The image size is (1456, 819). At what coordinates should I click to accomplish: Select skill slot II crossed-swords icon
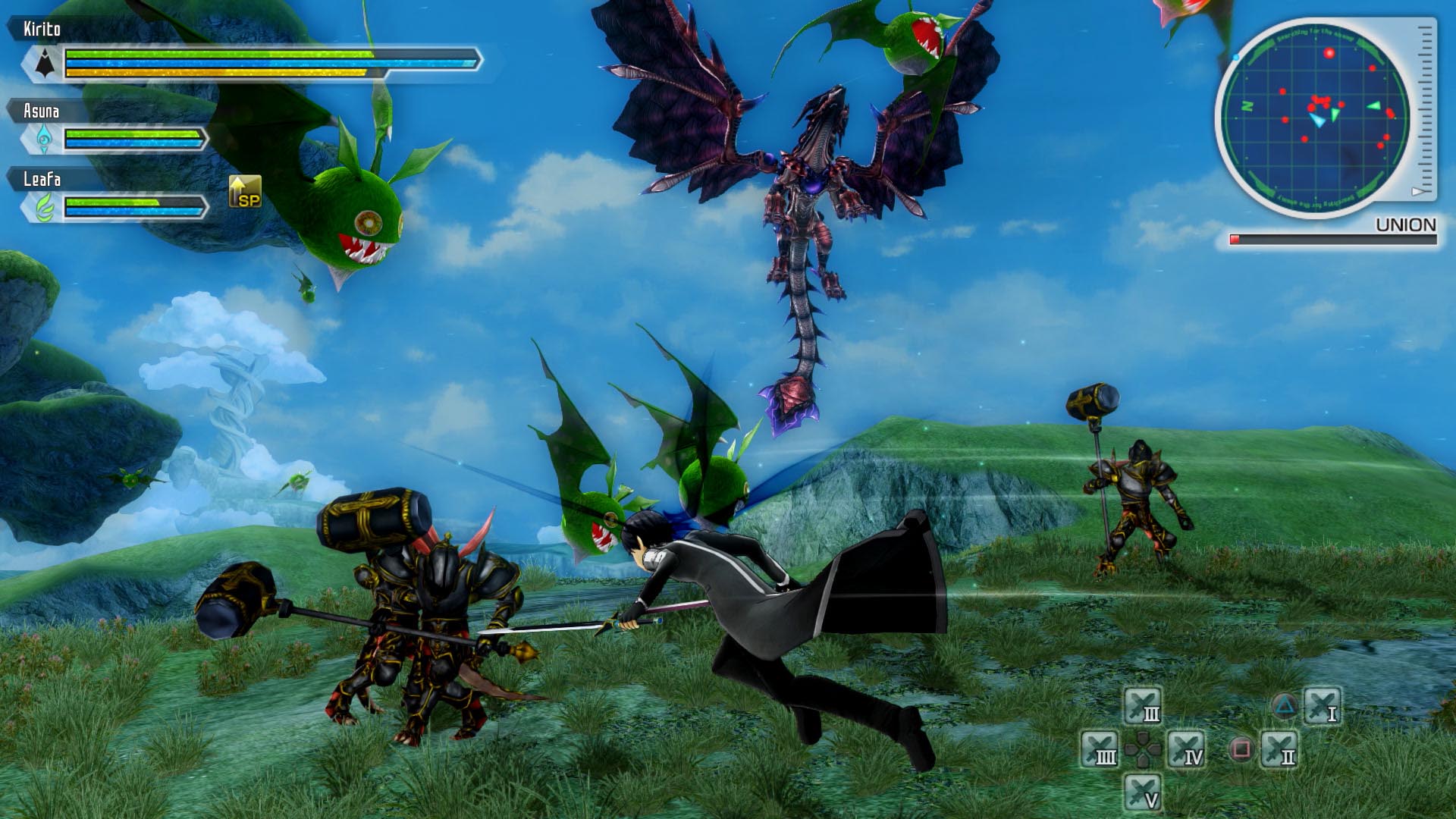[1279, 751]
